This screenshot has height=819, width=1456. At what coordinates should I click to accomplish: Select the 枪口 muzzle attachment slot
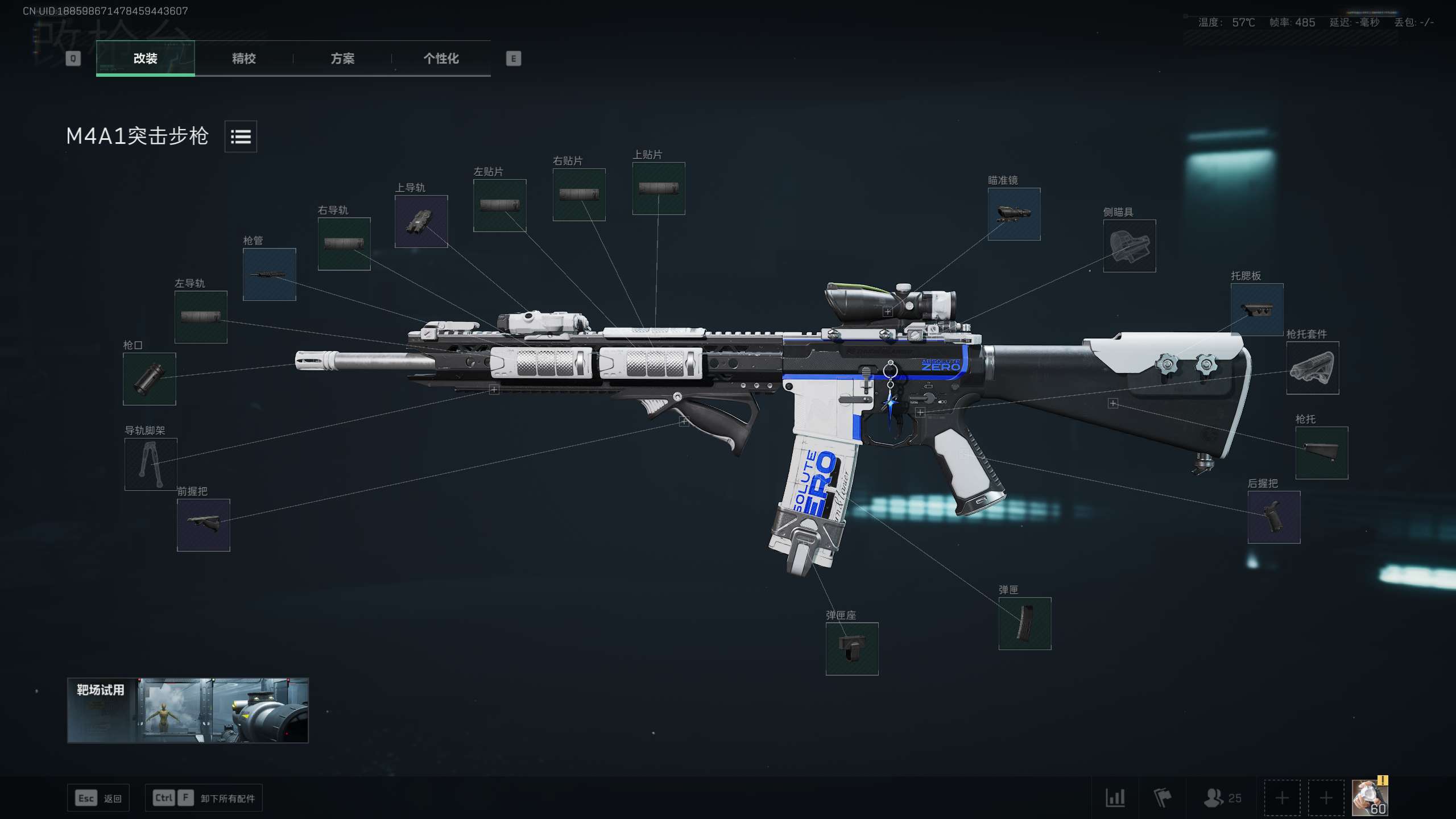pyautogui.click(x=148, y=379)
